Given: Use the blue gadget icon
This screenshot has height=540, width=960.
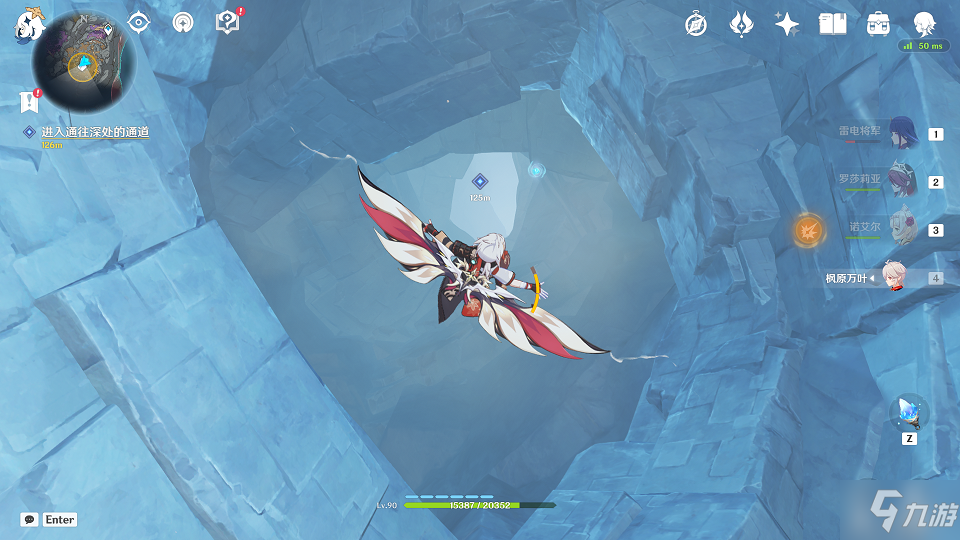Looking at the screenshot, I should (909, 411).
